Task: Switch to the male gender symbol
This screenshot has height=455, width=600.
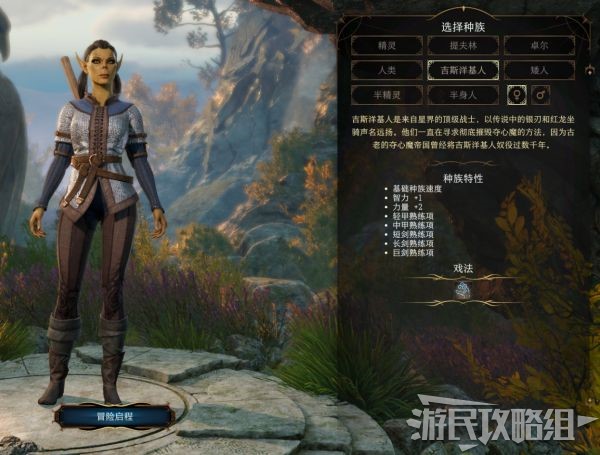Action: tap(542, 95)
